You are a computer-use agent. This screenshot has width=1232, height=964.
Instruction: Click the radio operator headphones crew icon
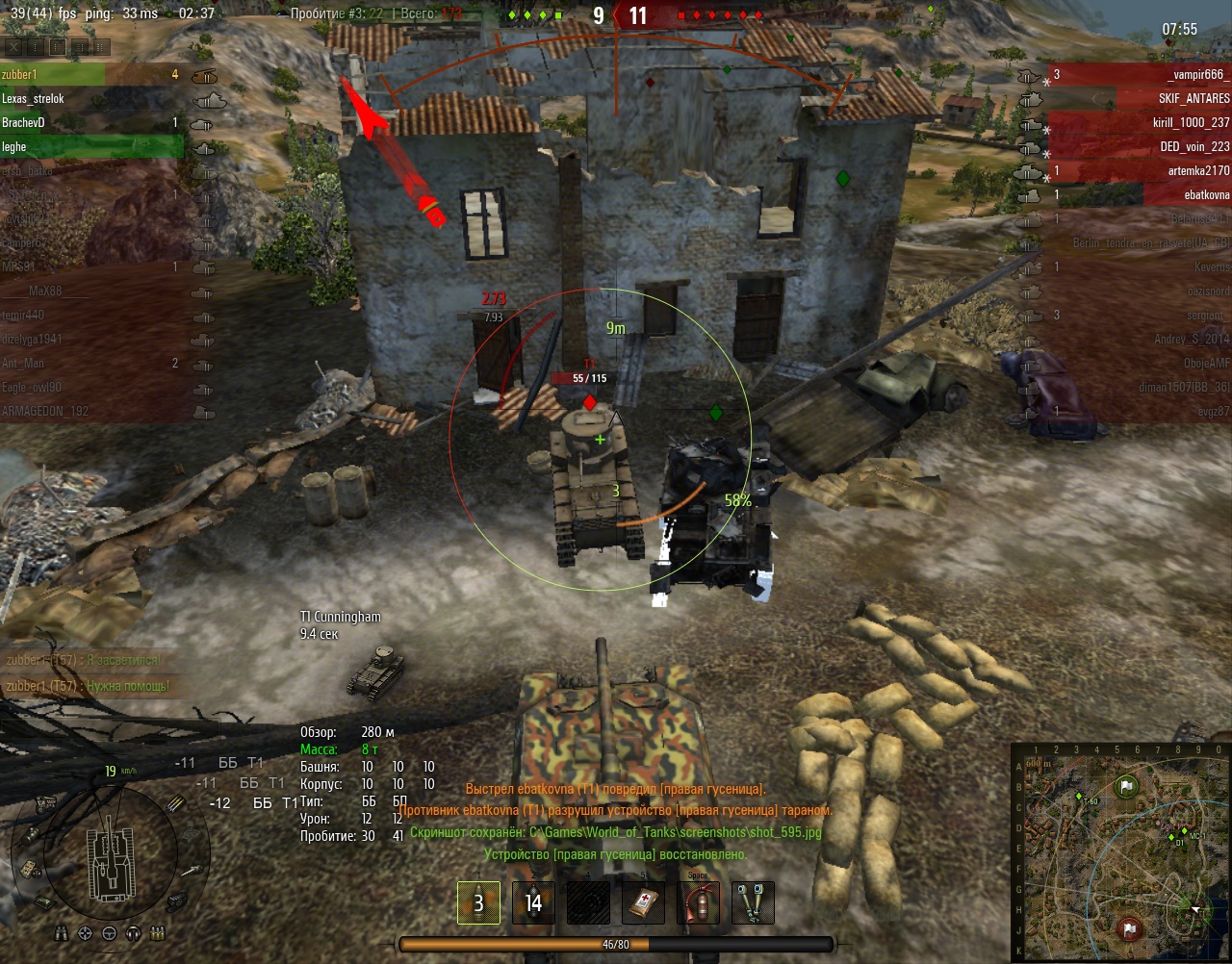coord(133,933)
